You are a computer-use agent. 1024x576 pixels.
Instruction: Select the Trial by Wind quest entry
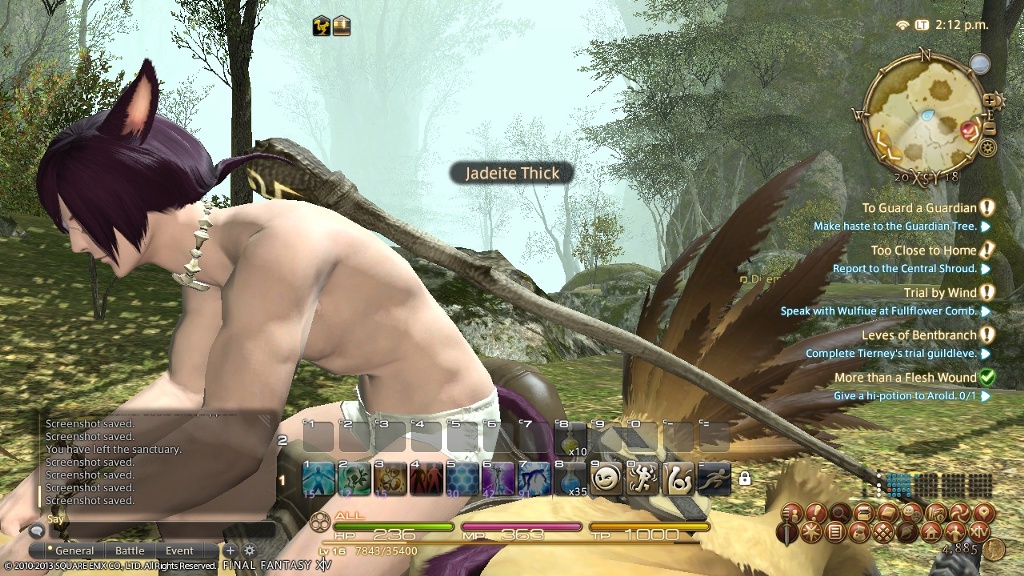tap(939, 293)
